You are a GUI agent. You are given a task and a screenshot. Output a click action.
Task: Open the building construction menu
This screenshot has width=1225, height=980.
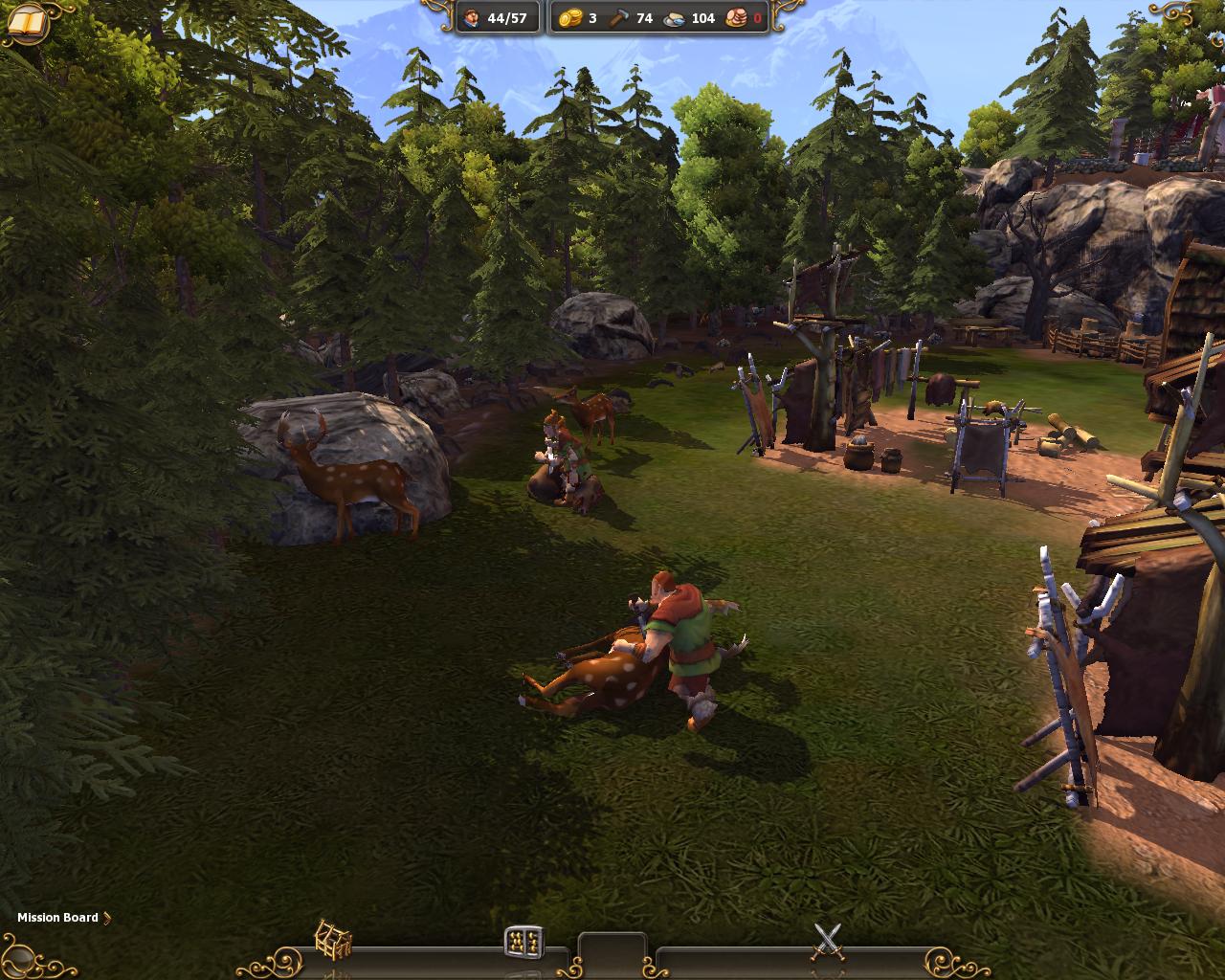(333, 939)
